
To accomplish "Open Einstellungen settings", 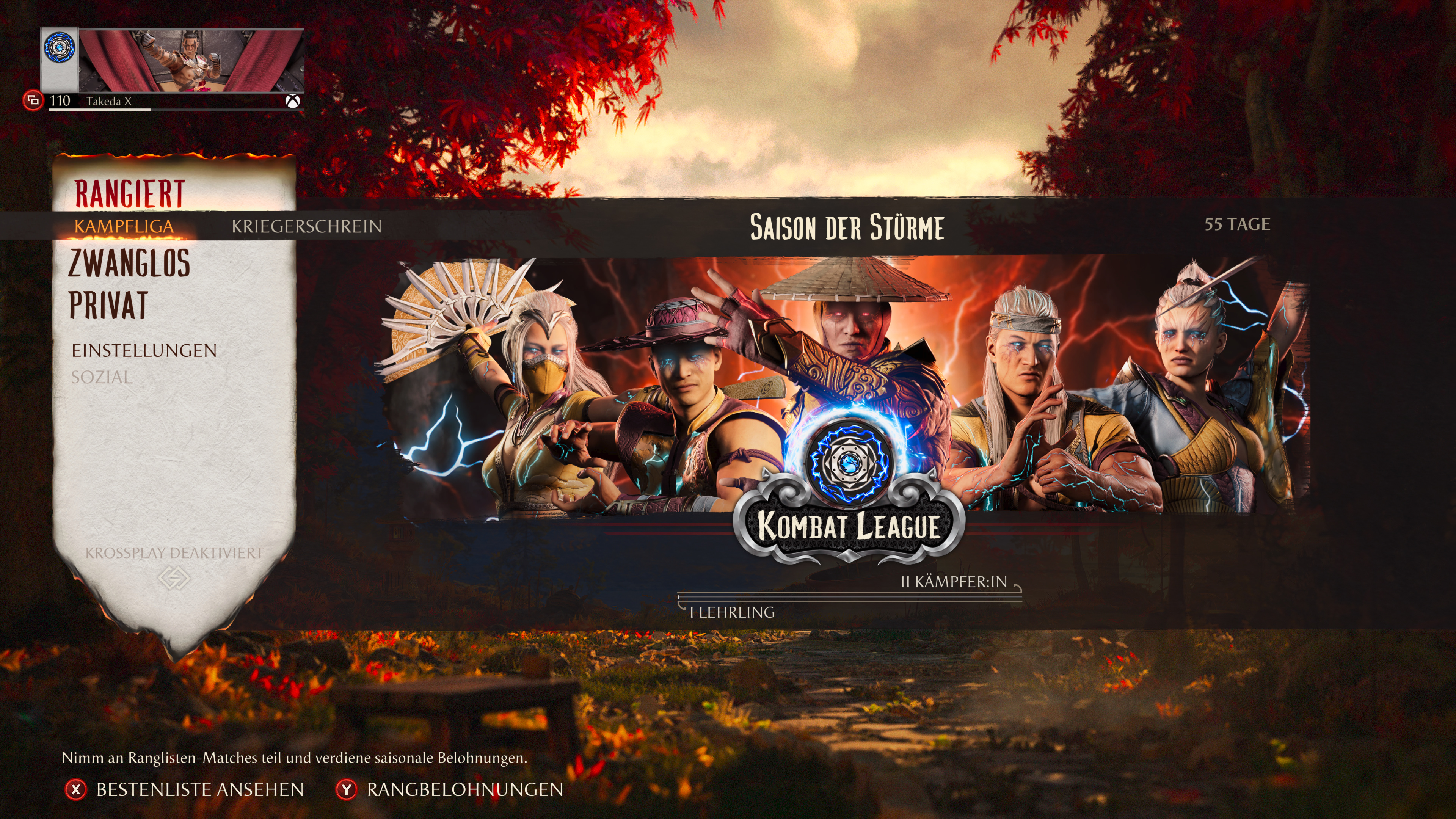I will (144, 350).
